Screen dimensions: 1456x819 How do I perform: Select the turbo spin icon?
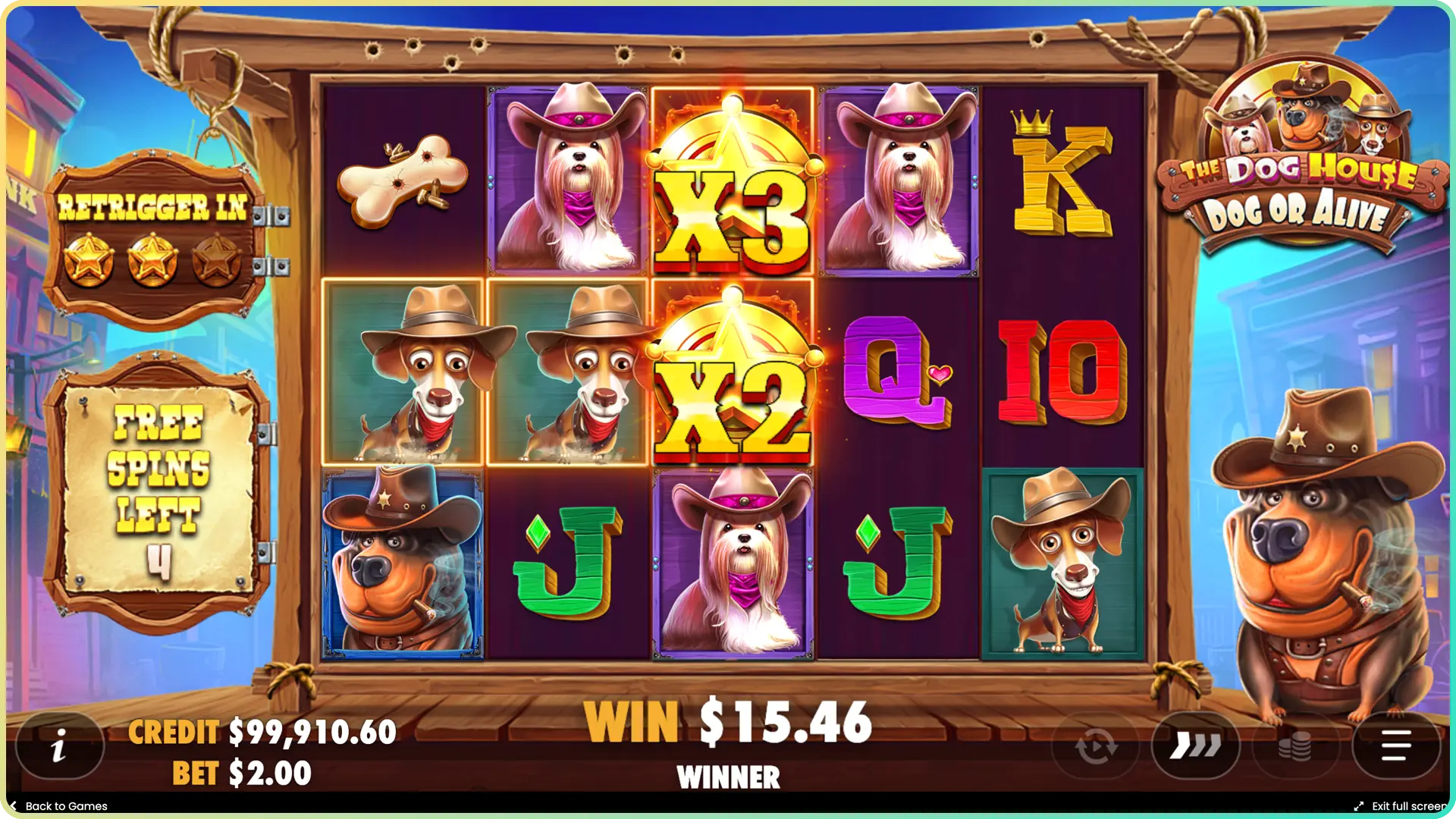tap(1197, 746)
